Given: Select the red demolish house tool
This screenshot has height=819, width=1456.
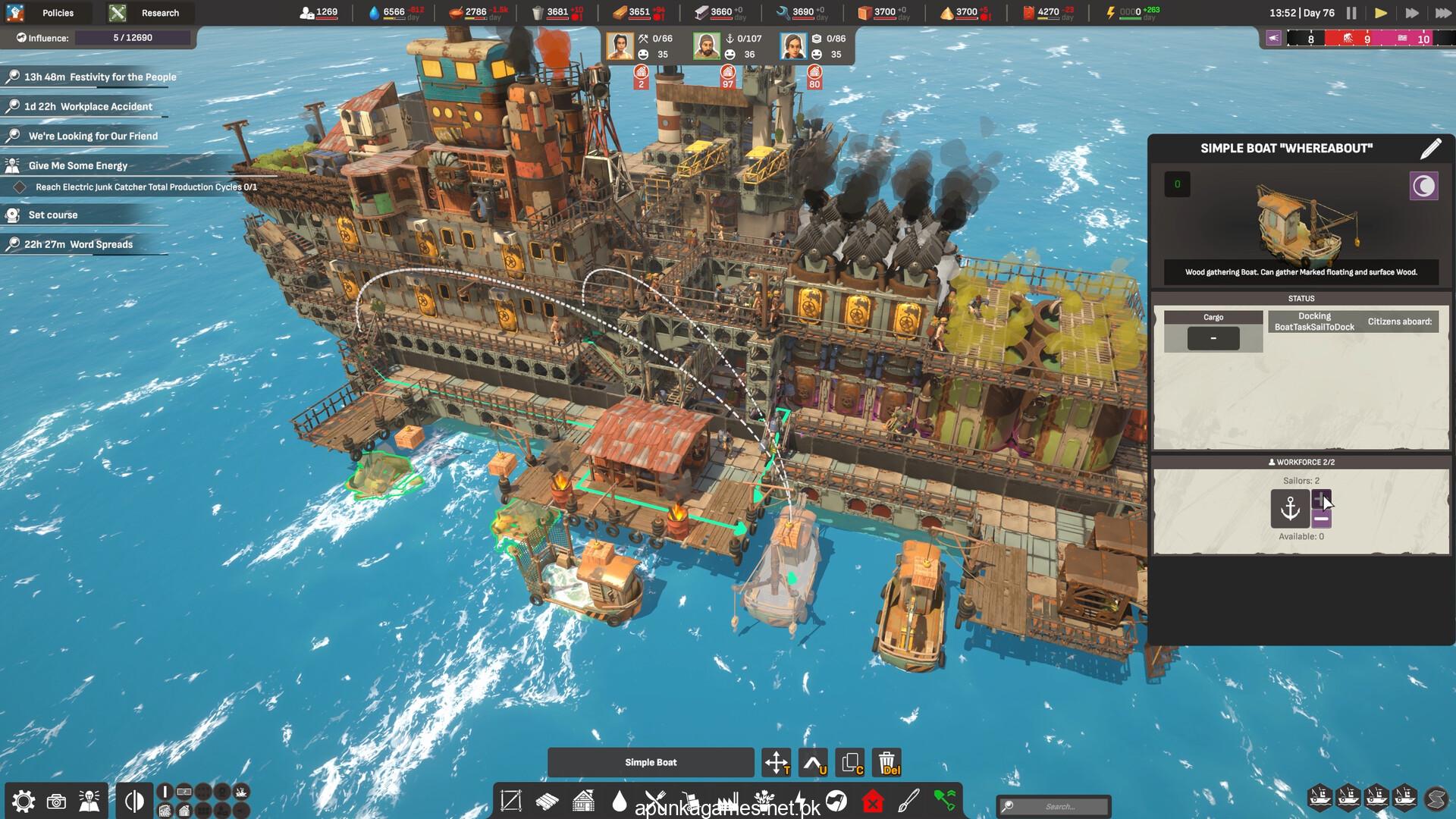Looking at the screenshot, I should (873, 801).
